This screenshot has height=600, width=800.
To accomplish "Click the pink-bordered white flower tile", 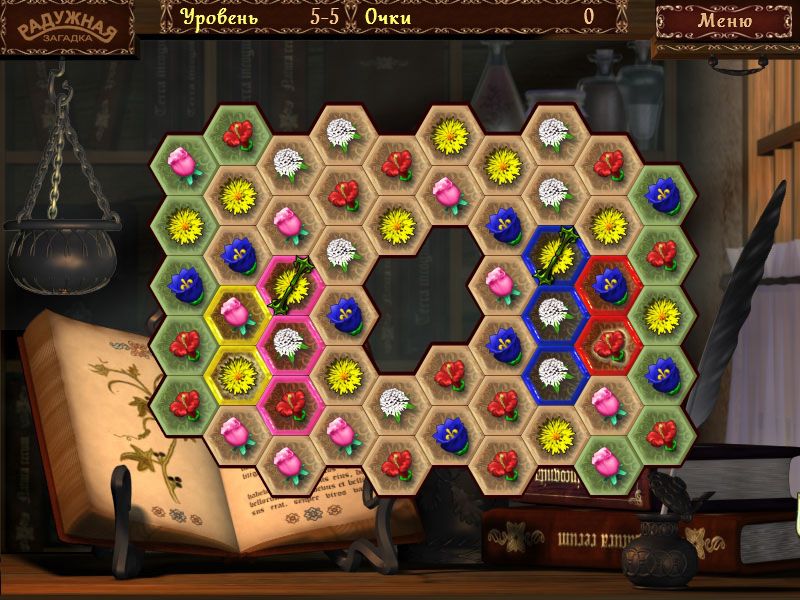I will (x=288, y=344).
